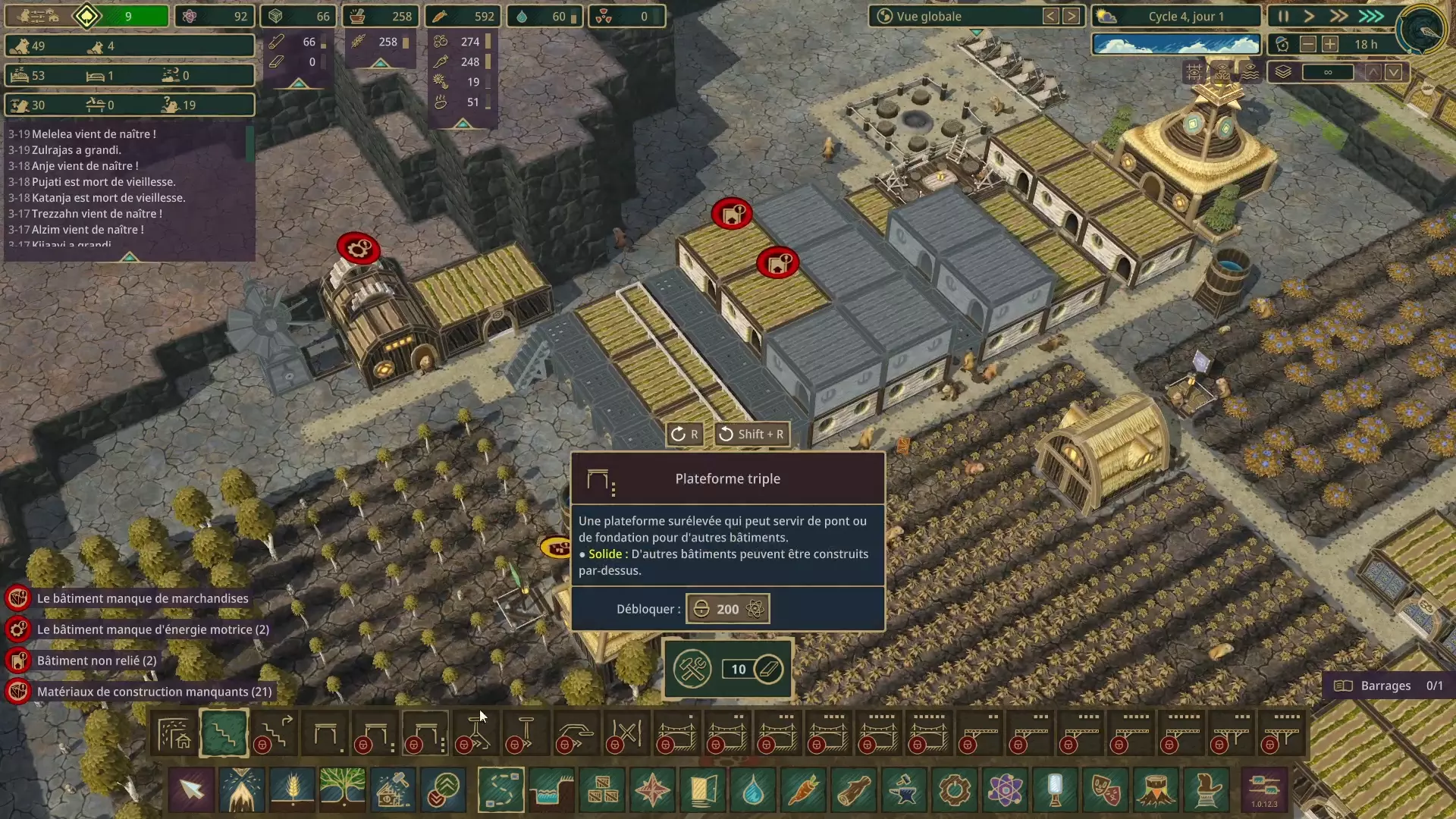Decrease working hours with minus button
This screenshot has height=819, width=1456.
[1308, 44]
